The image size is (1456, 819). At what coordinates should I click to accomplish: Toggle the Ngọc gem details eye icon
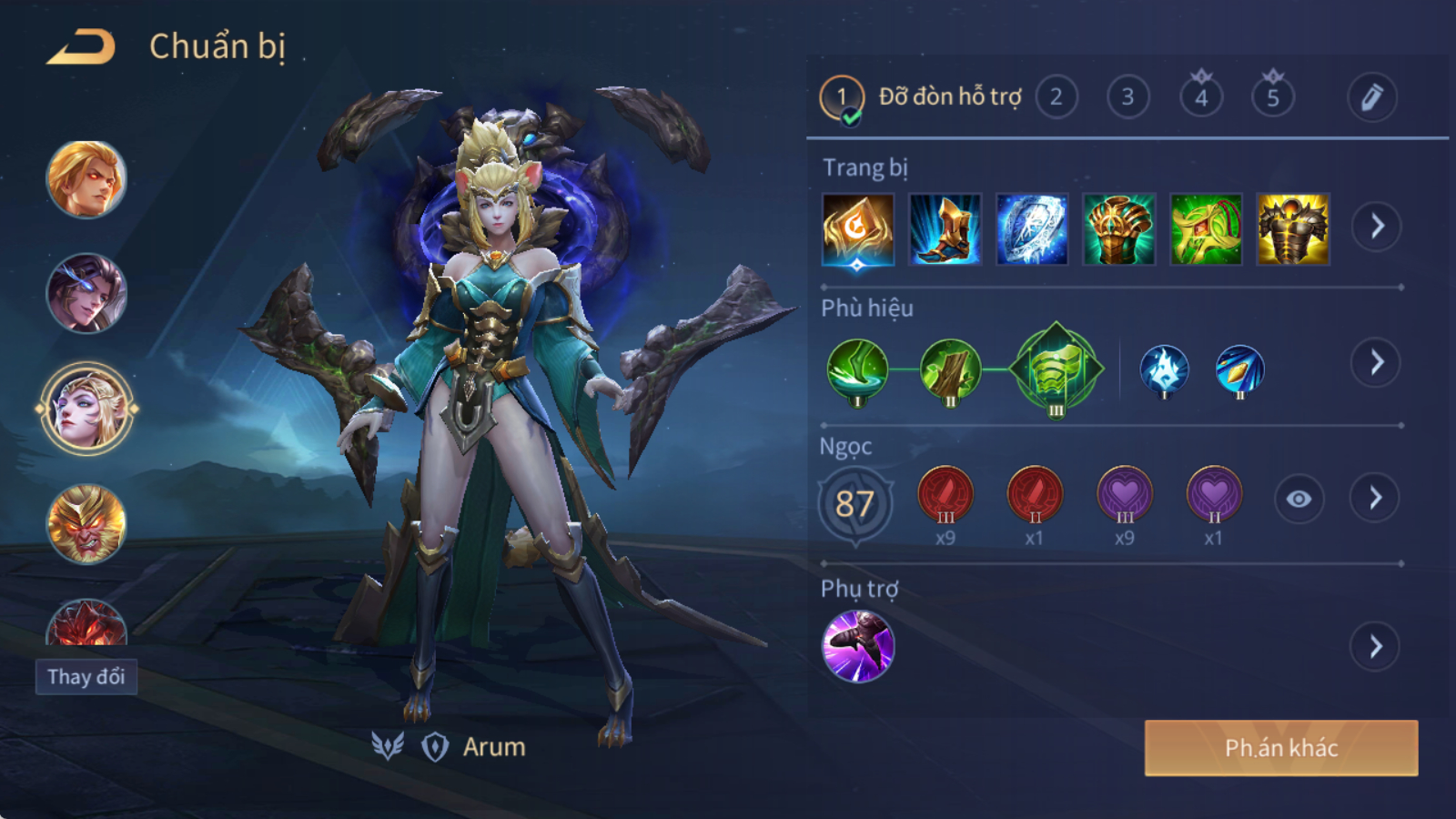click(1299, 499)
